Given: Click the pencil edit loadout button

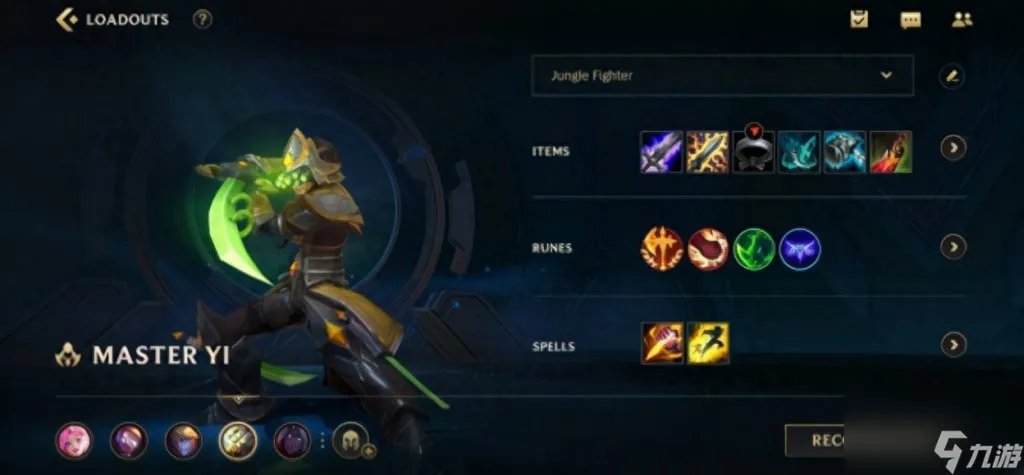Looking at the screenshot, I should (x=952, y=75).
